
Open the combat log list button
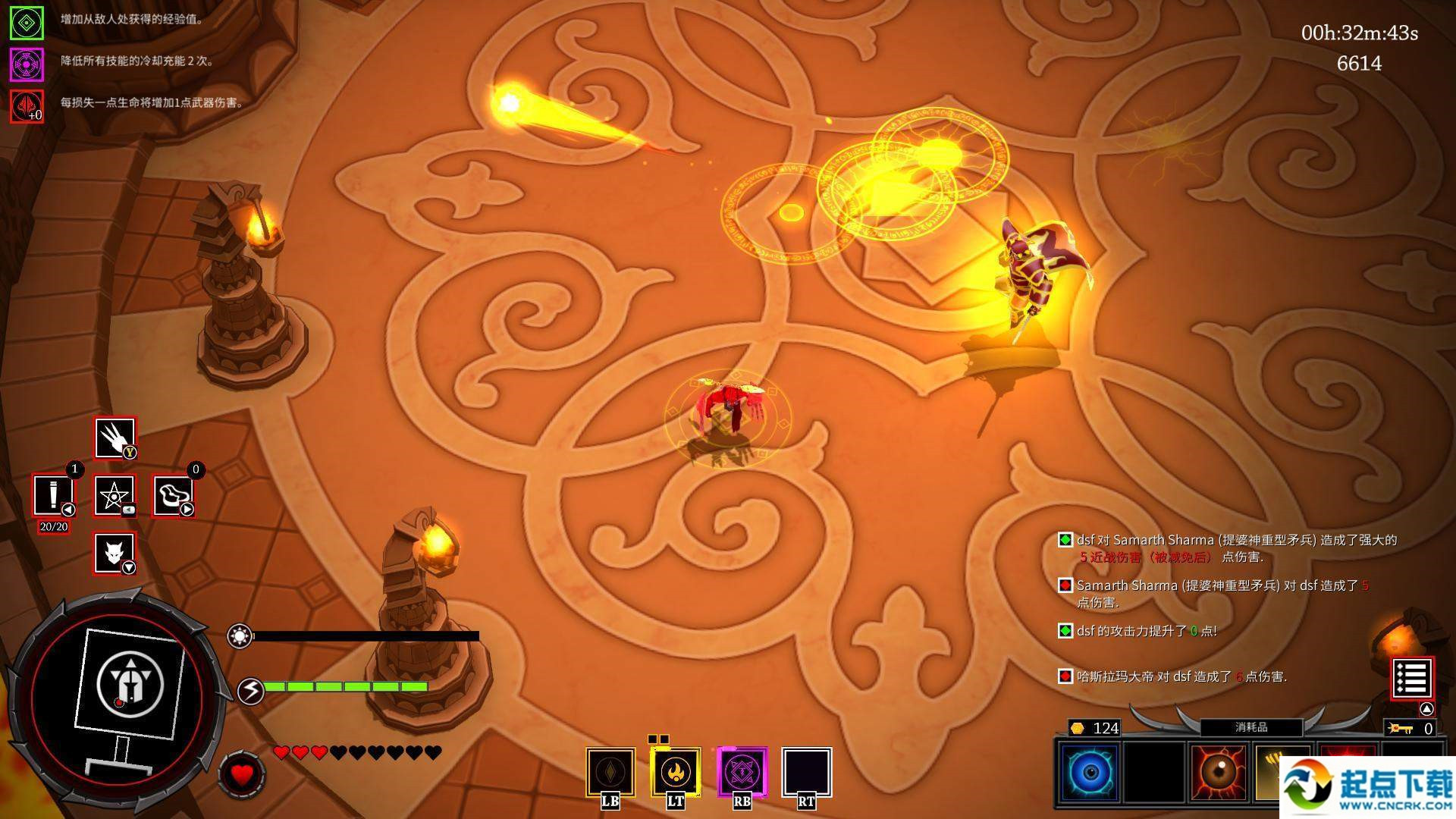(x=1412, y=678)
